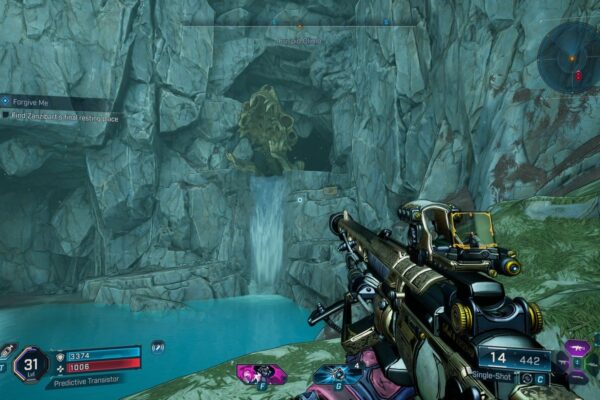Select the repkit syringe icon

(7, 350)
